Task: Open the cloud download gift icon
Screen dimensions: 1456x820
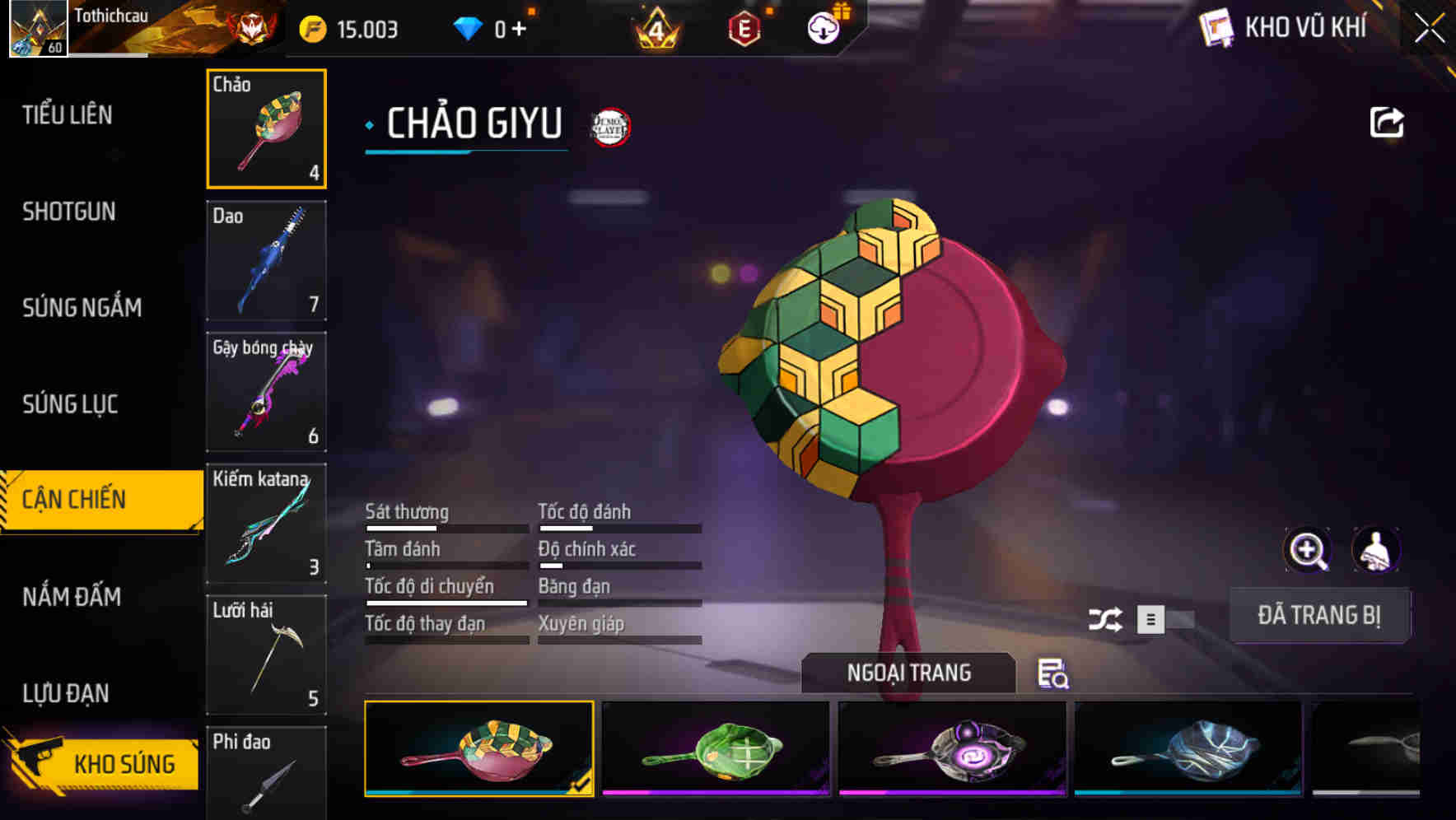Action: (x=822, y=27)
